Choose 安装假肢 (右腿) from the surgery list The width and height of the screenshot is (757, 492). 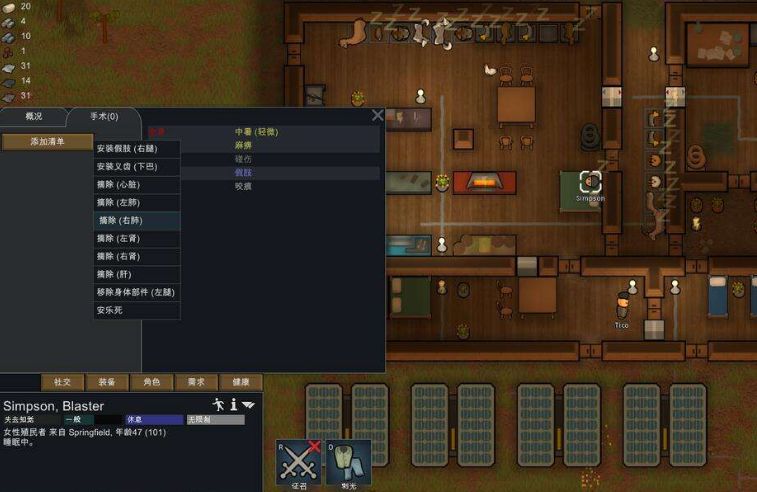coord(127,148)
